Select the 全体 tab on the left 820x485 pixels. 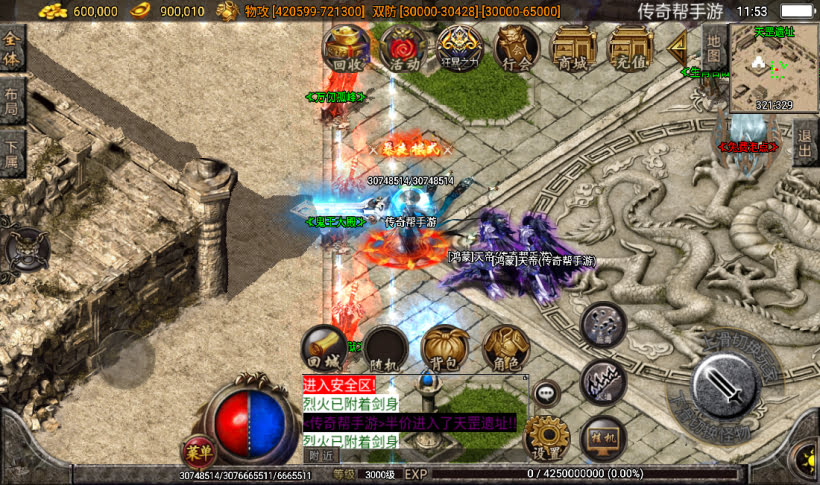tap(12, 48)
